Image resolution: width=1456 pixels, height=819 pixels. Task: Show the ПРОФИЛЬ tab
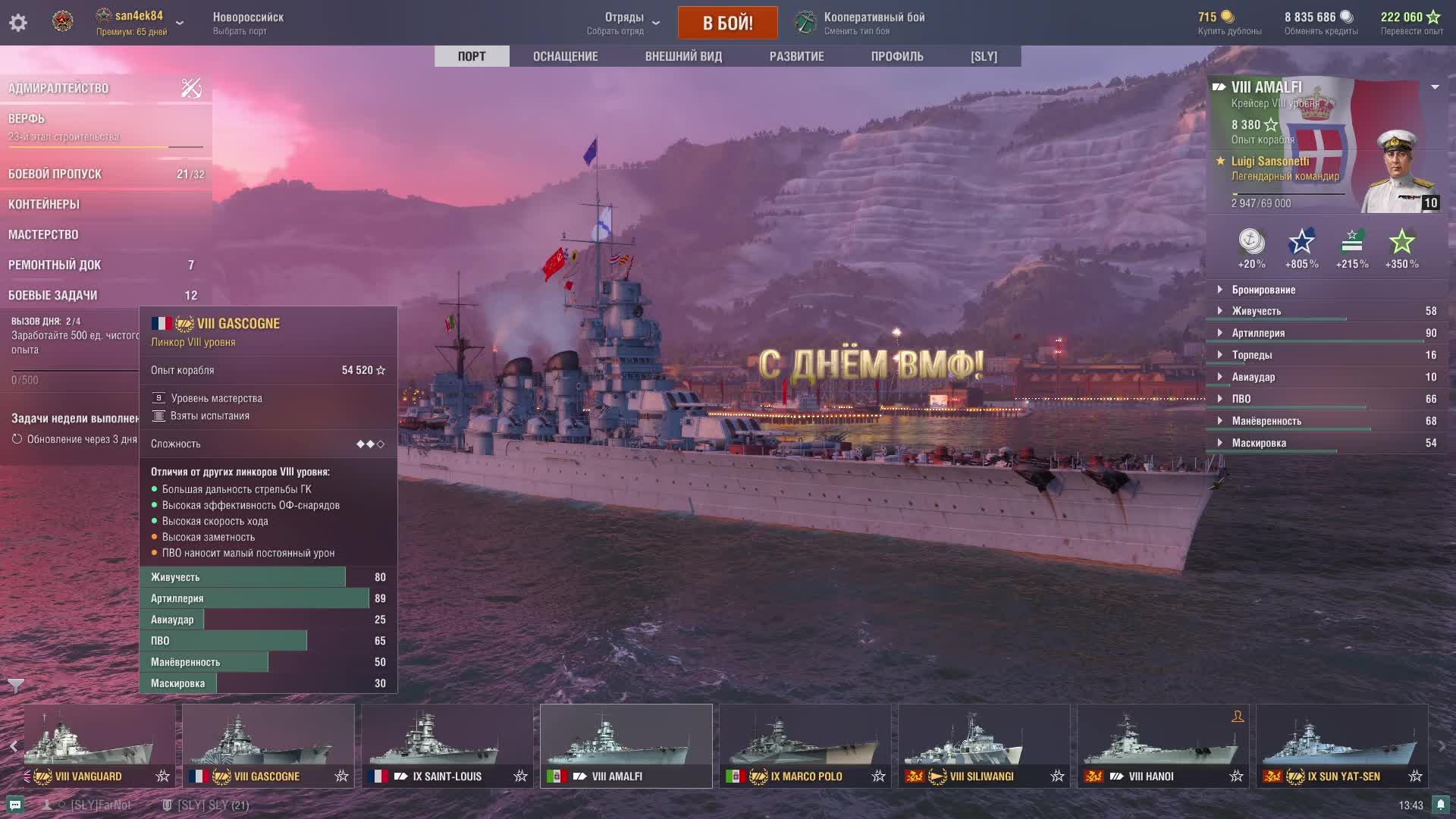tap(897, 56)
